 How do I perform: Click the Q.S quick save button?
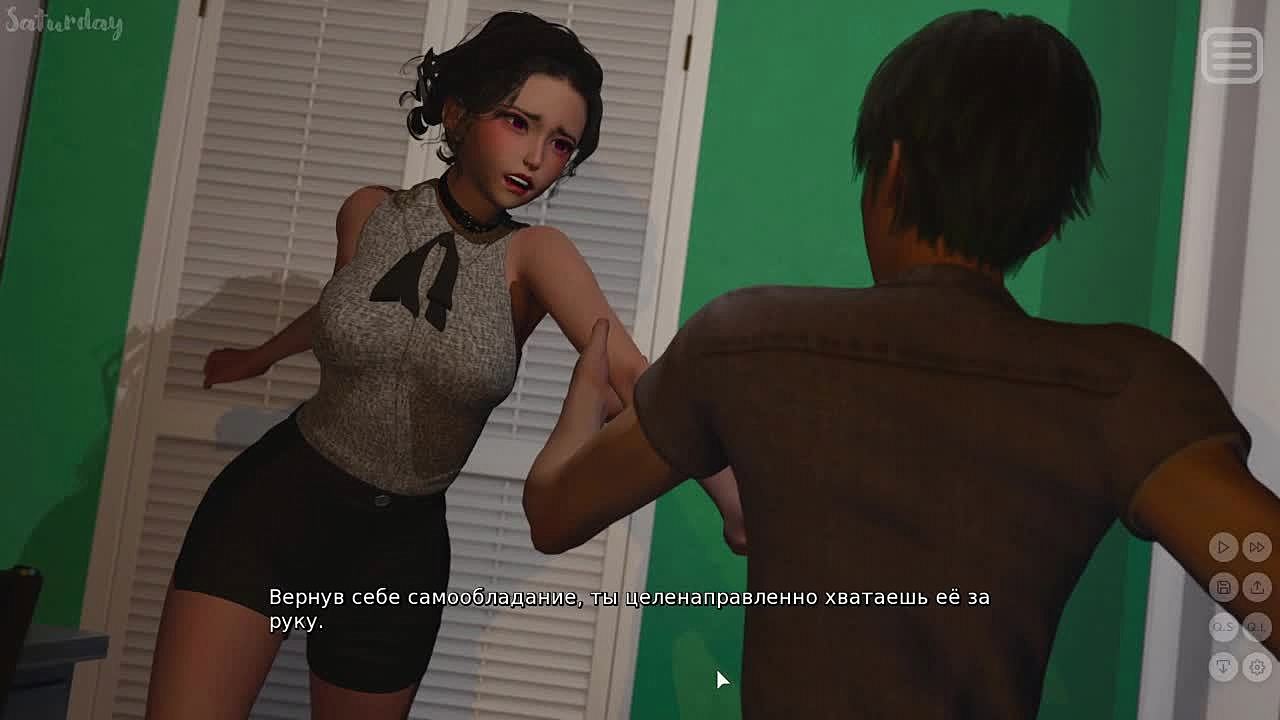pos(1223,627)
